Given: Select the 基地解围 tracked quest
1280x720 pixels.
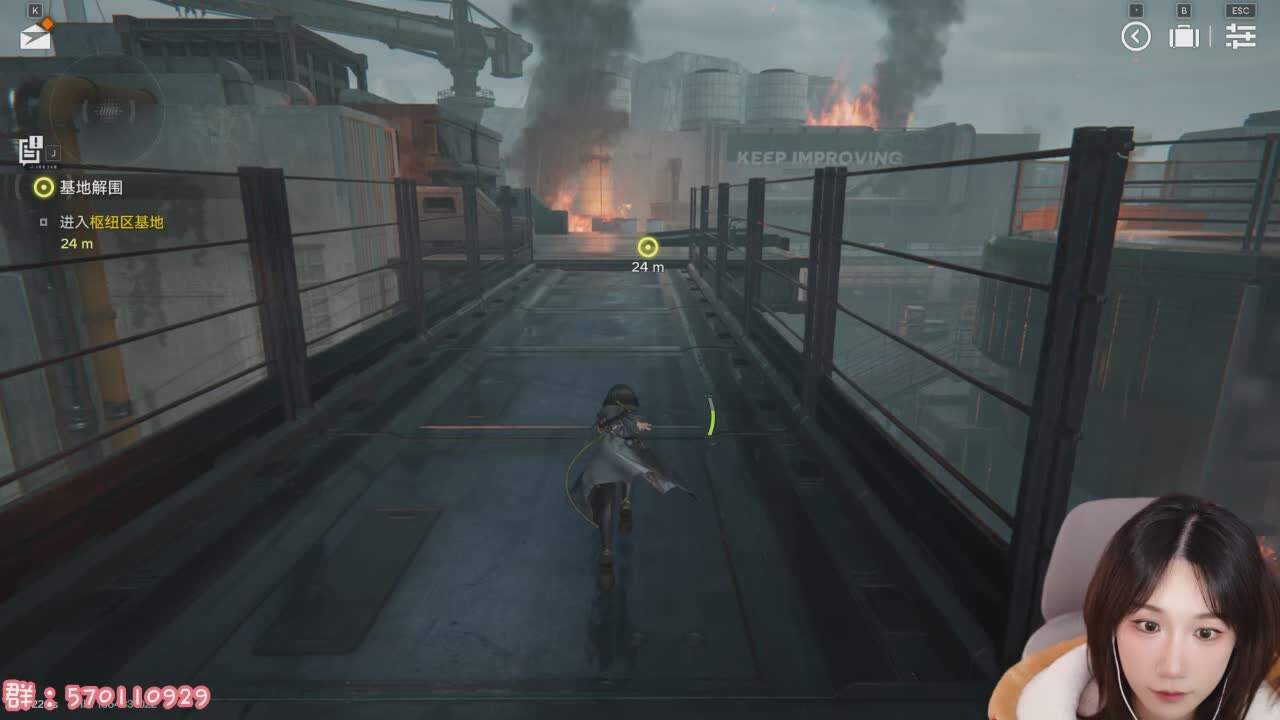Looking at the screenshot, I should (90, 187).
